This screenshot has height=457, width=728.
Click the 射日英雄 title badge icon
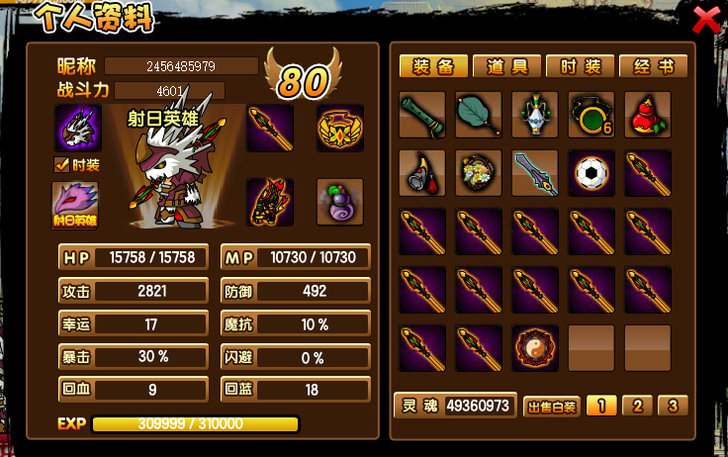click(x=75, y=204)
